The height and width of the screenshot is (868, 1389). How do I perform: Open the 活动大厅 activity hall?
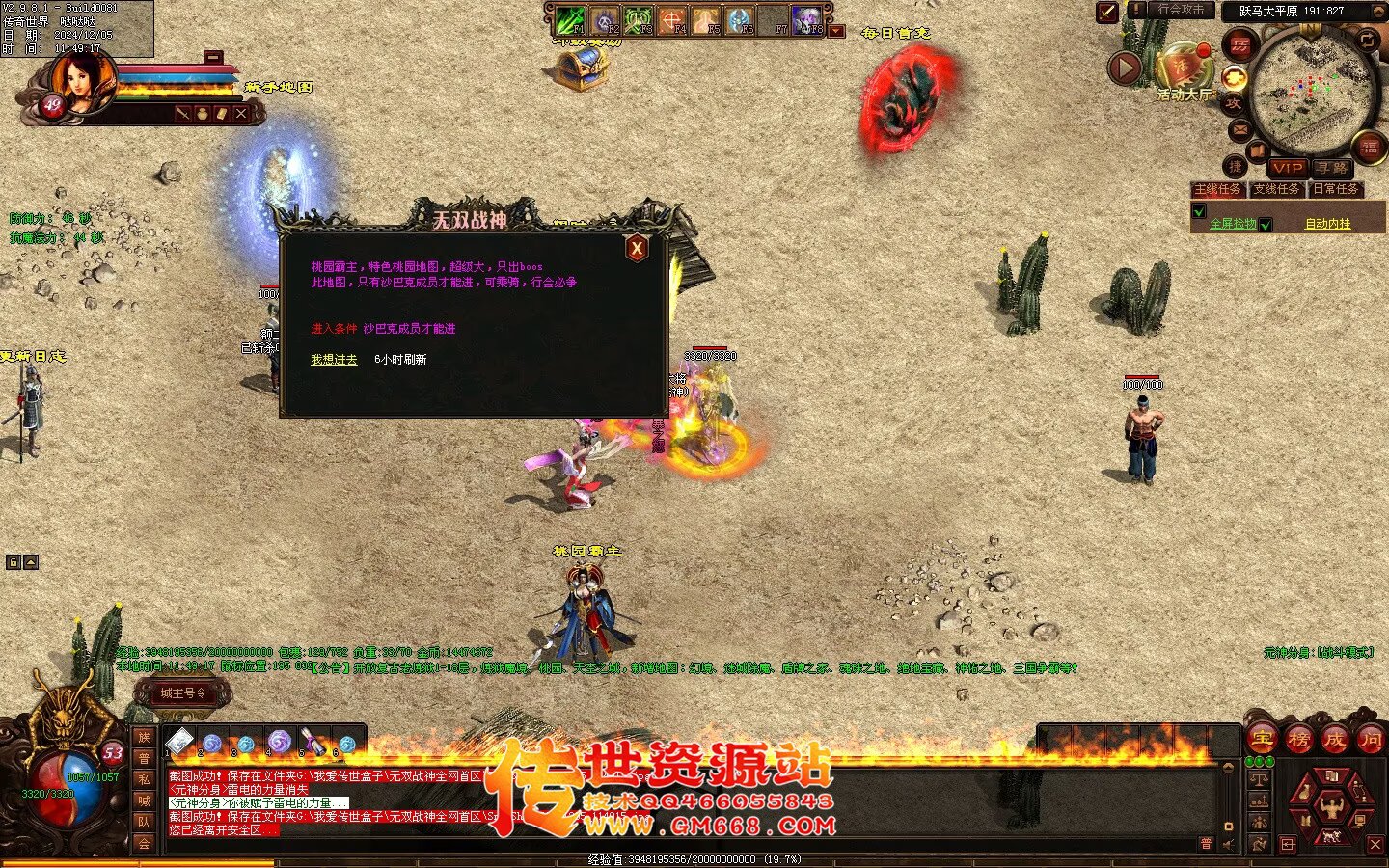[1184, 68]
